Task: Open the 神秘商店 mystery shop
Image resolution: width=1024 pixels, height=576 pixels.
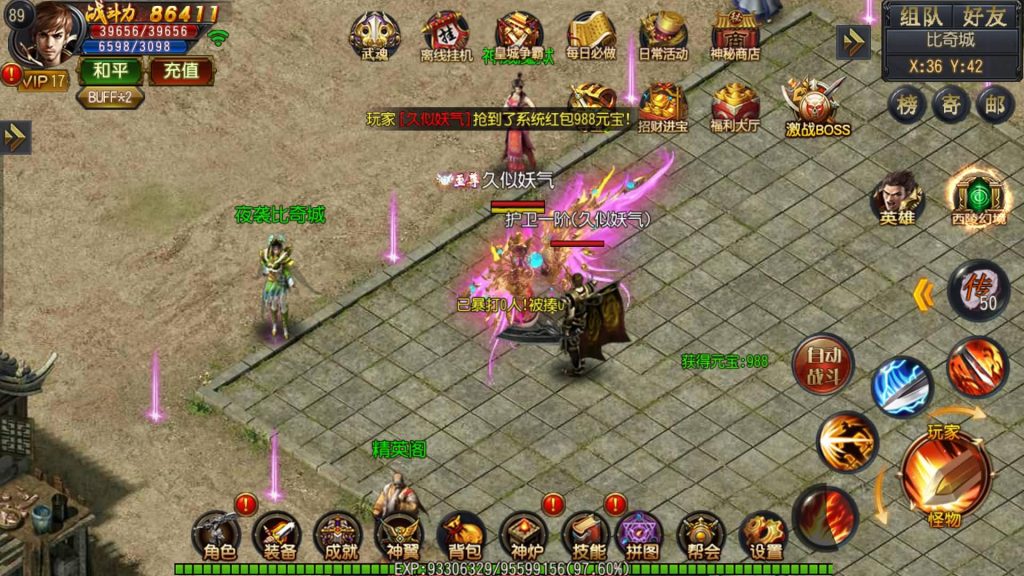Action: tap(735, 36)
